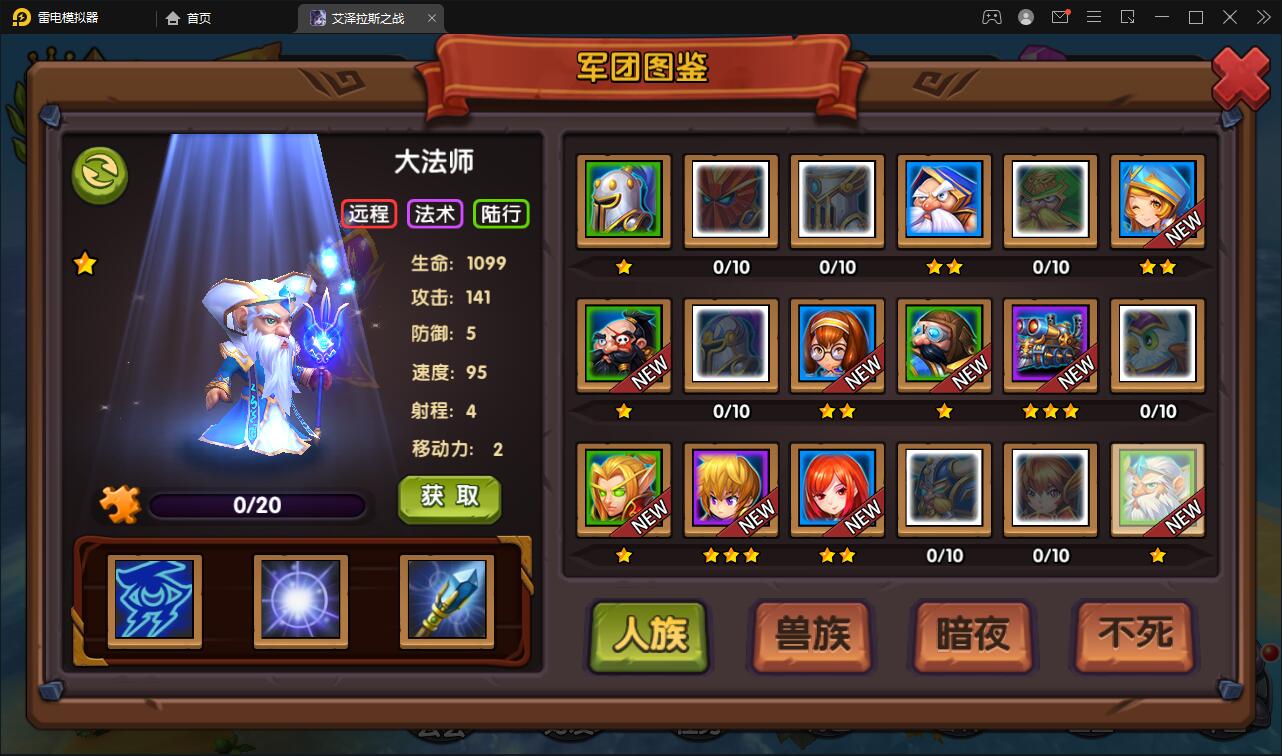Select the staff skill icon on the right
The image size is (1282, 756).
click(x=445, y=600)
